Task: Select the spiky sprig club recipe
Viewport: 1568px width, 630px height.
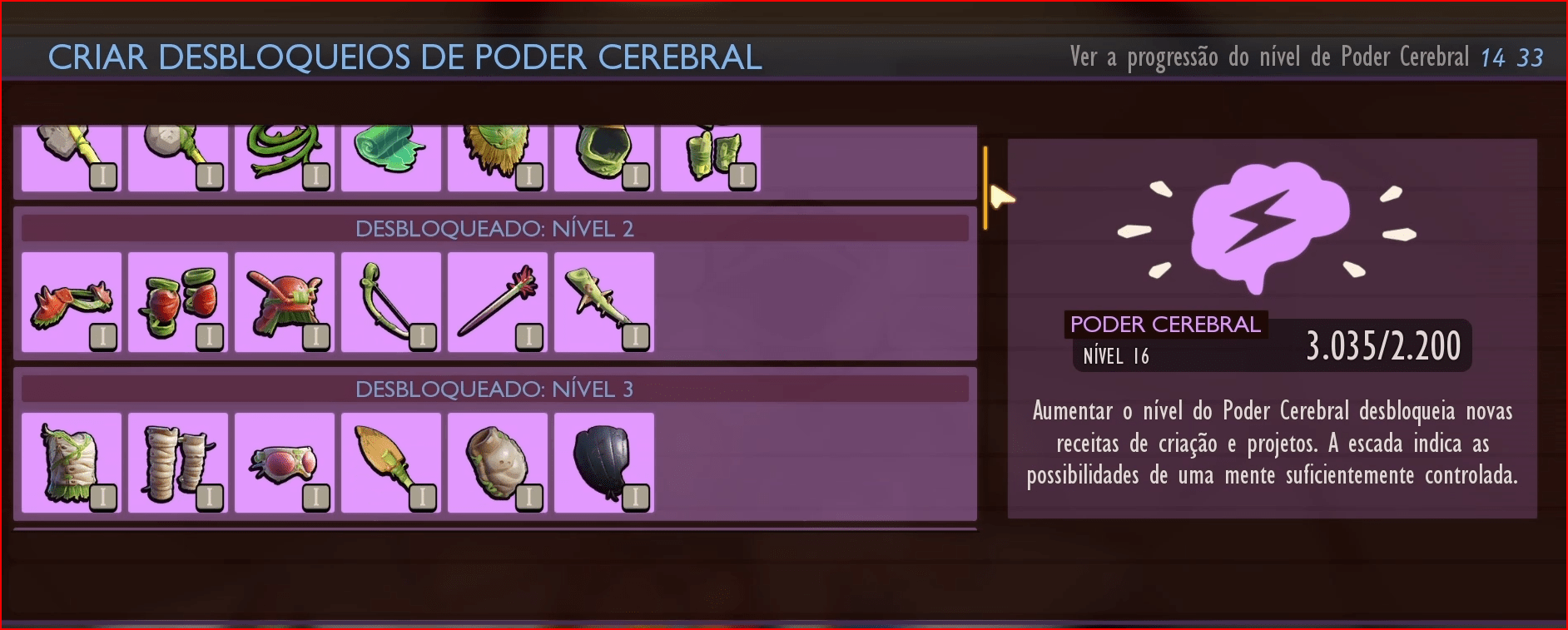Action: click(604, 302)
